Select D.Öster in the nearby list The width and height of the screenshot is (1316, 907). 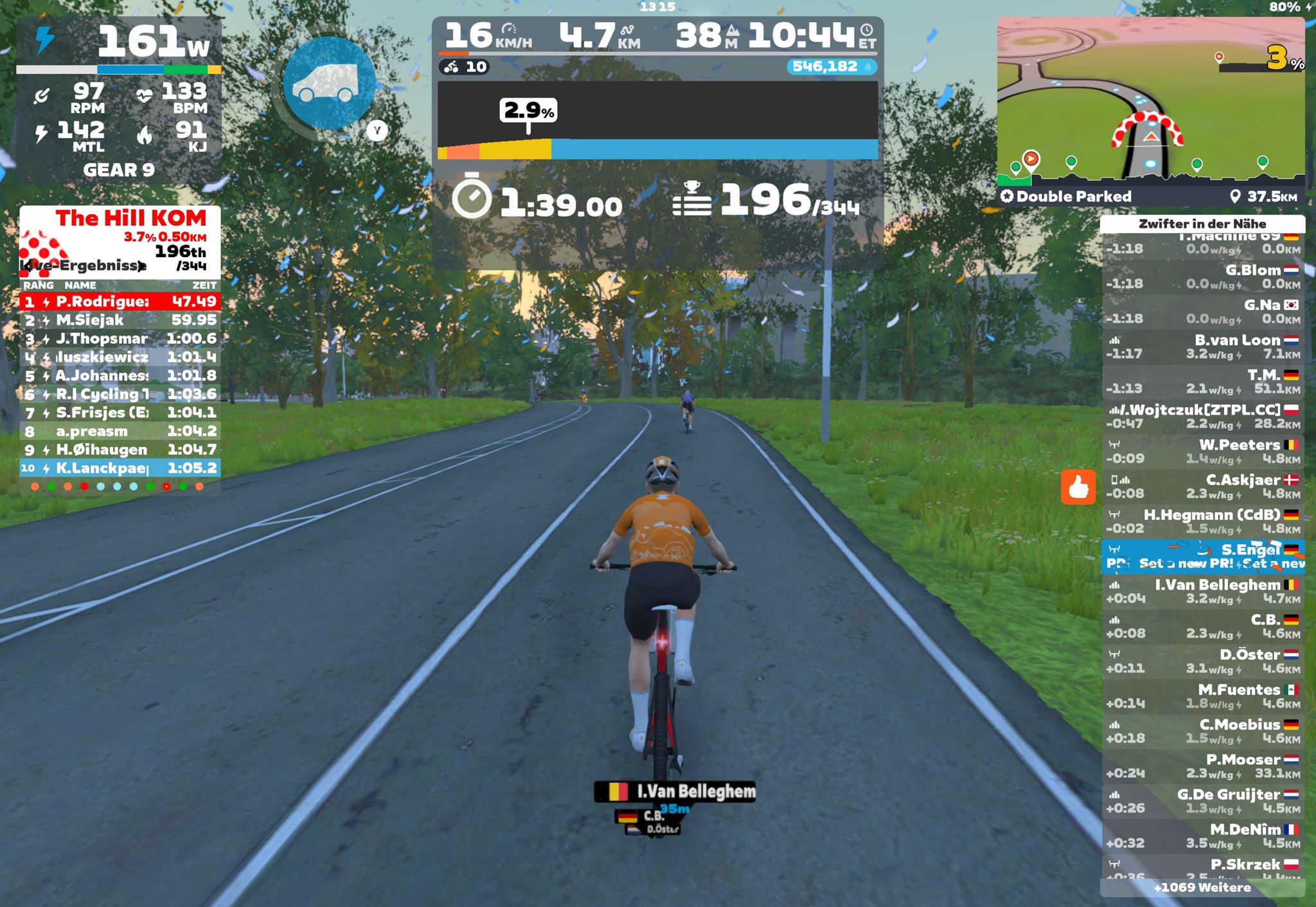tap(1202, 661)
